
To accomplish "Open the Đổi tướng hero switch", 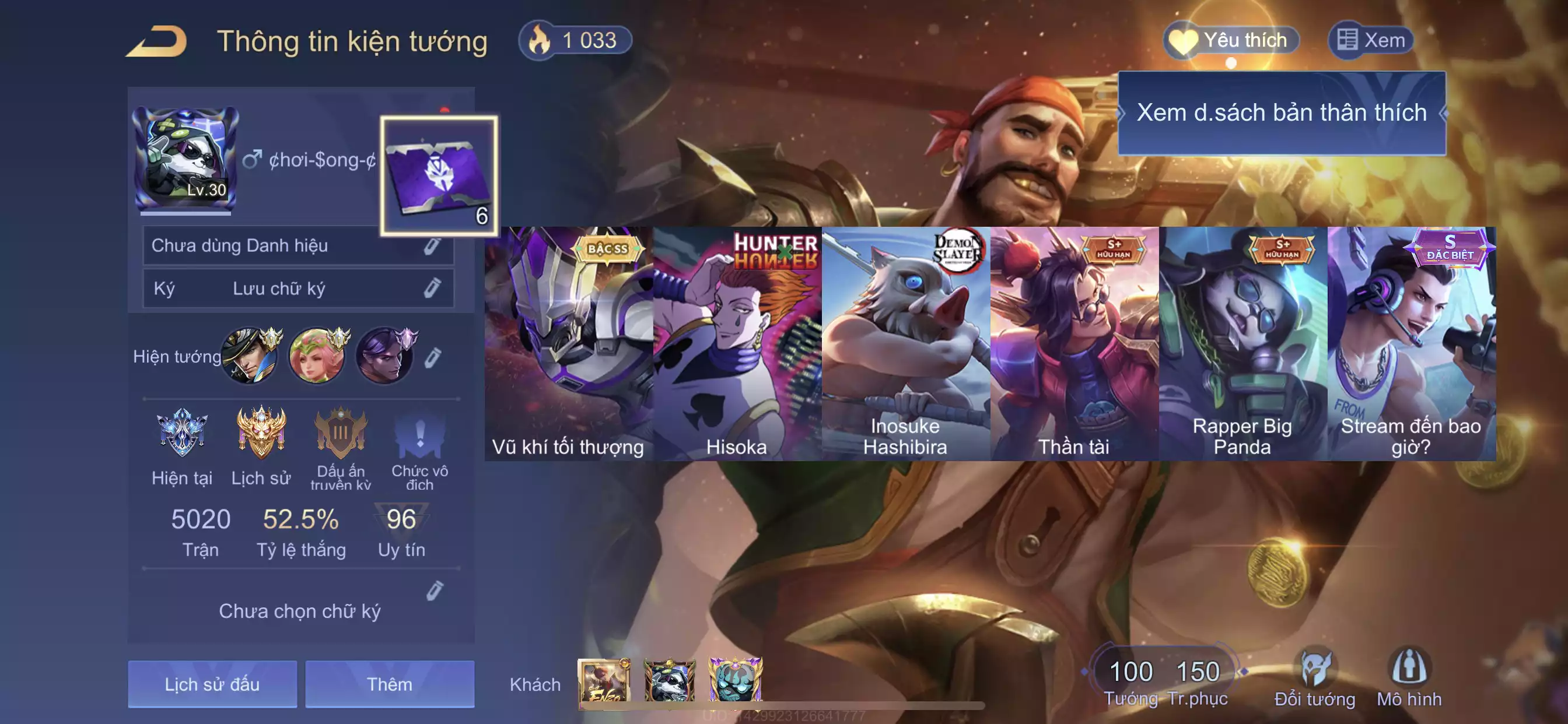I will 1315,678.
